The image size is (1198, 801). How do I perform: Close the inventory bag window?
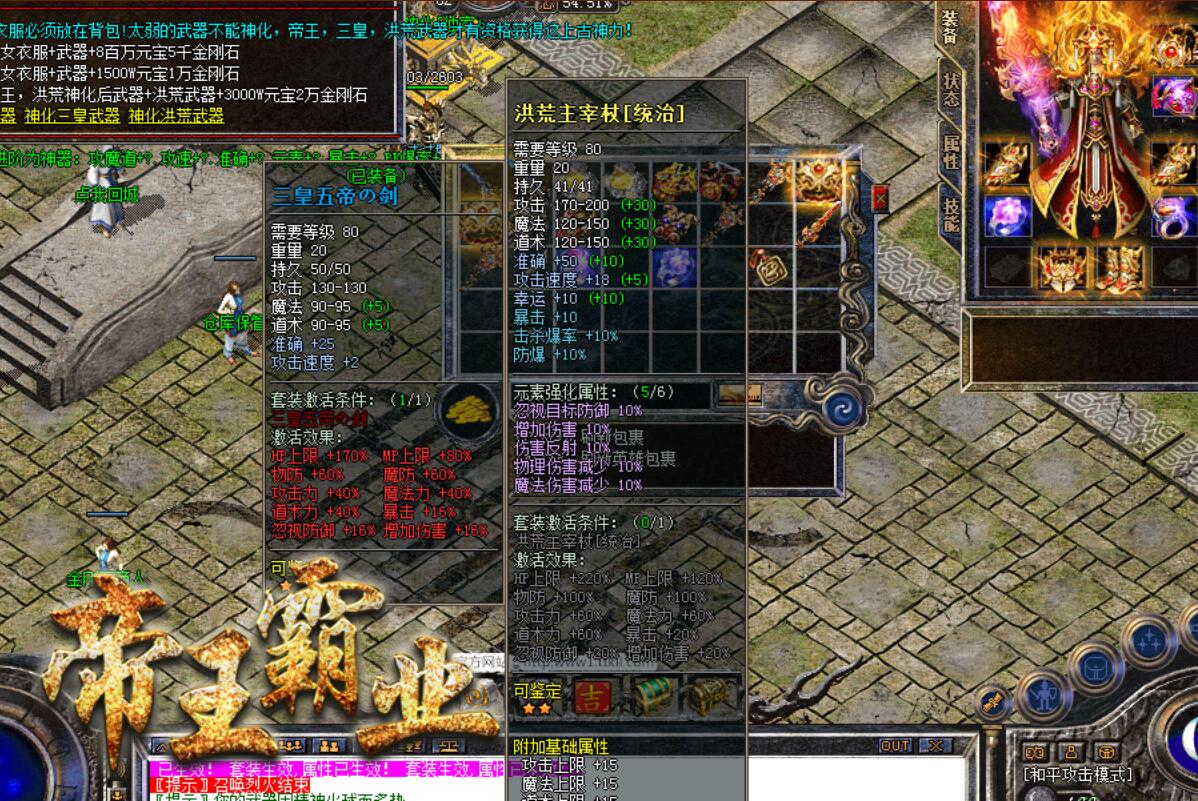[880, 199]
